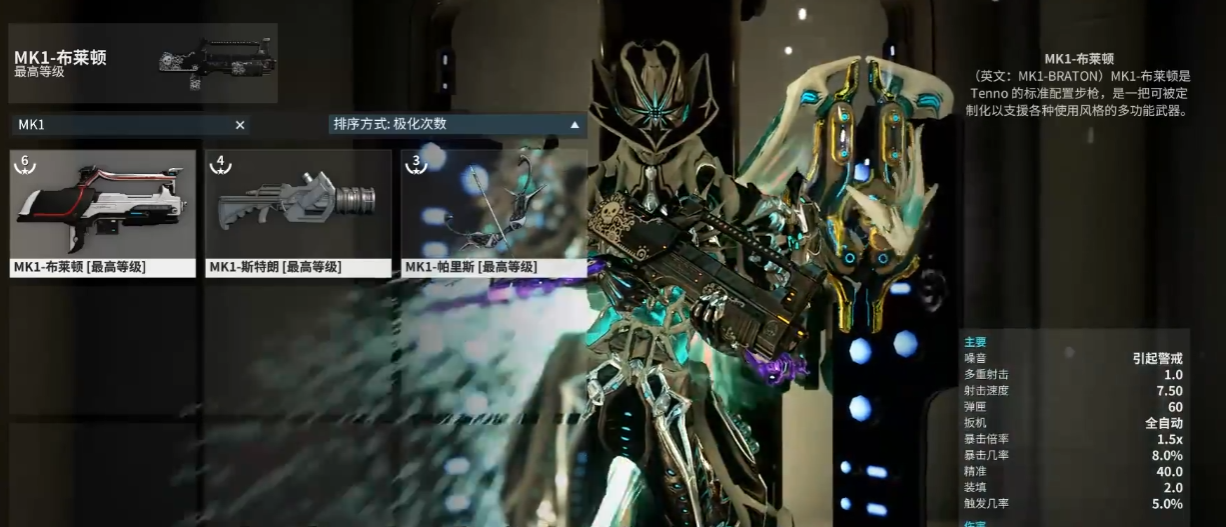Open the 排序方式 sort dropdown
The height and width of the screenshot is (527, 1226).
457,125
